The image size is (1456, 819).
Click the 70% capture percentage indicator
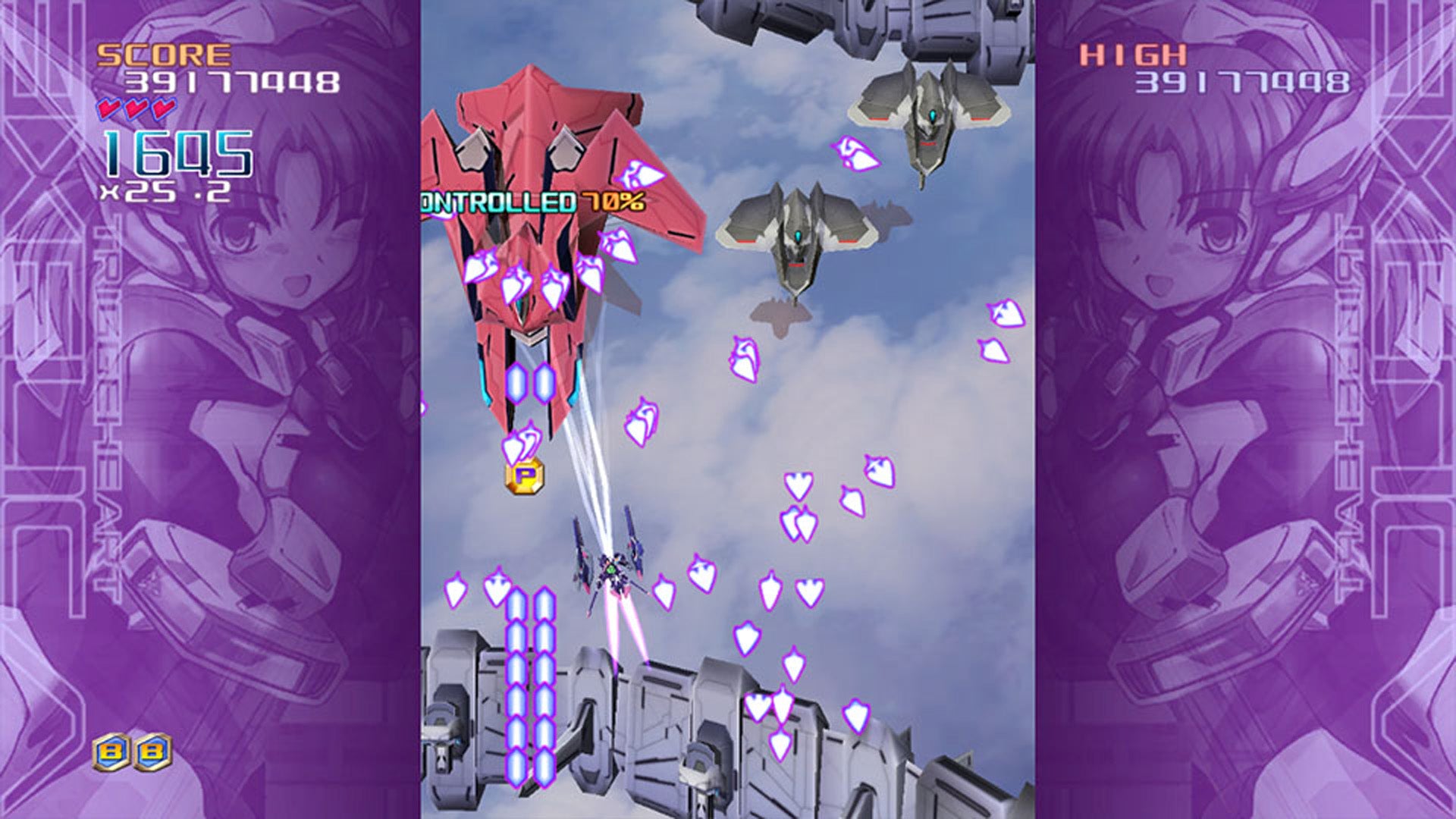point(614,201)
